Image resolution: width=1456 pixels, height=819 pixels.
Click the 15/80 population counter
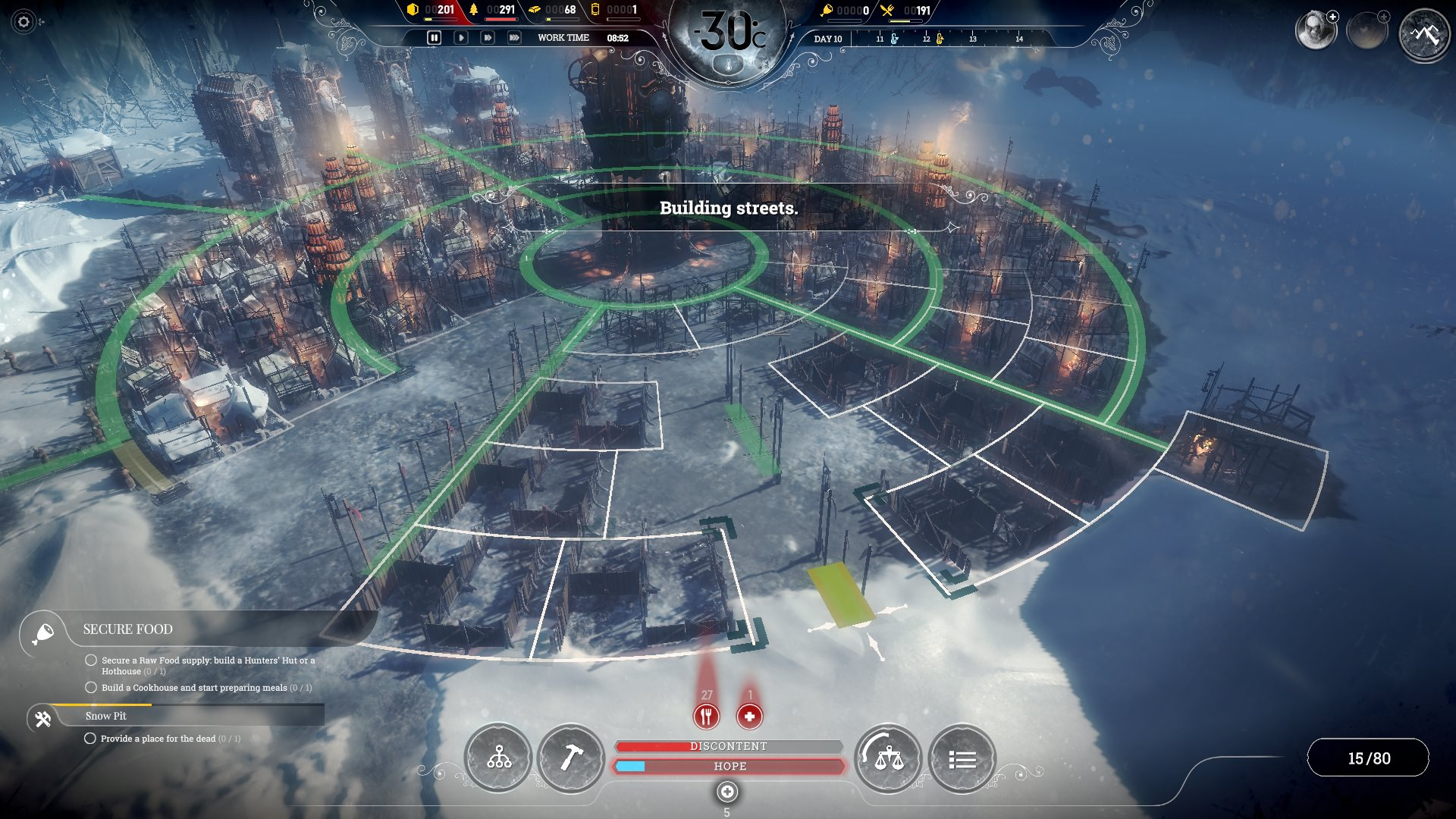click(1369, 758)
